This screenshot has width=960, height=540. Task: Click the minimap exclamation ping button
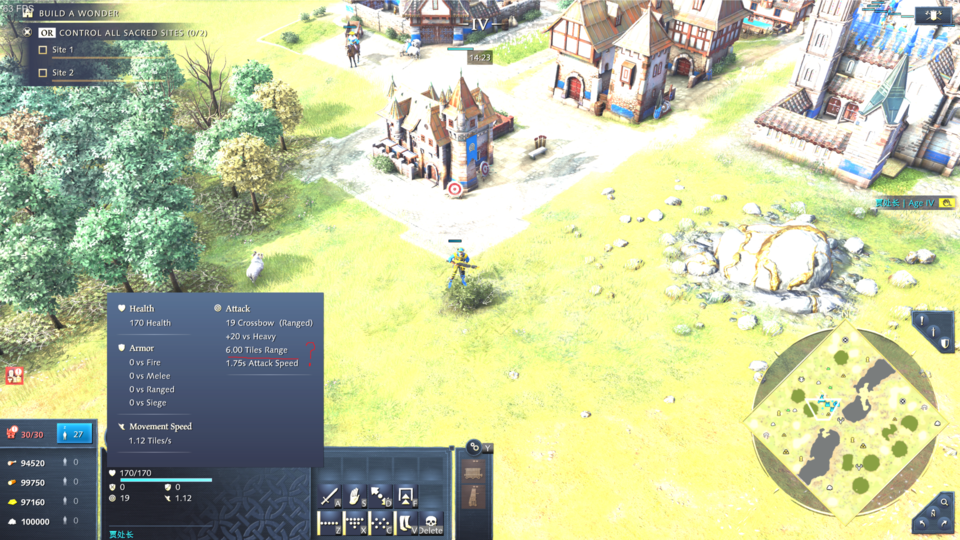click(x=921, y=322)
